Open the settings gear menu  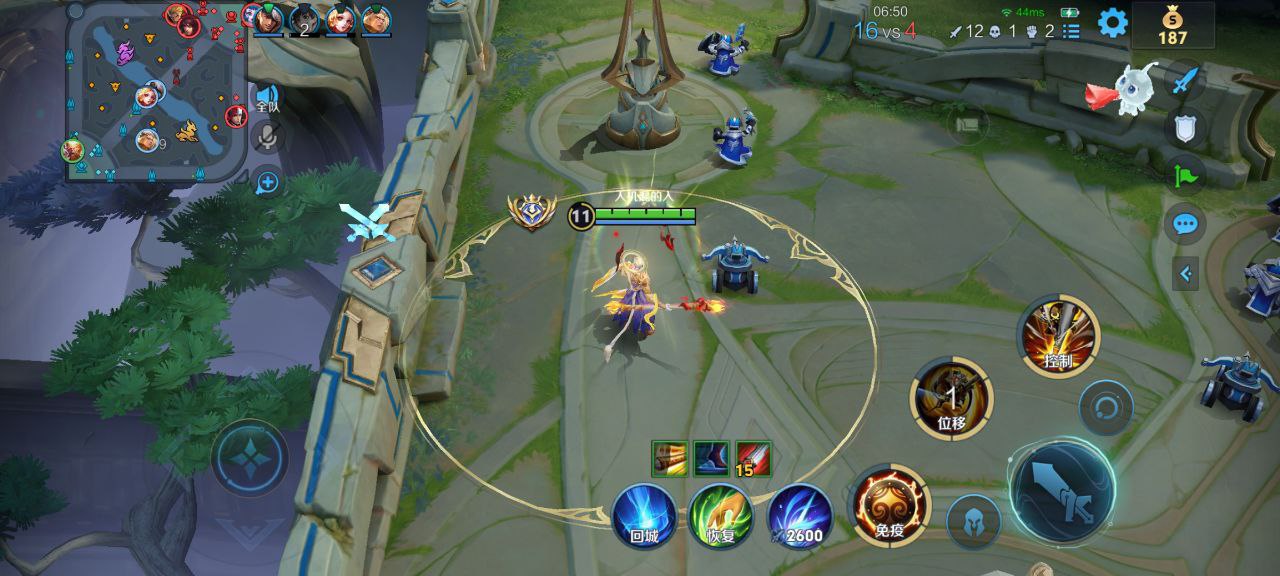[1112, 23]
